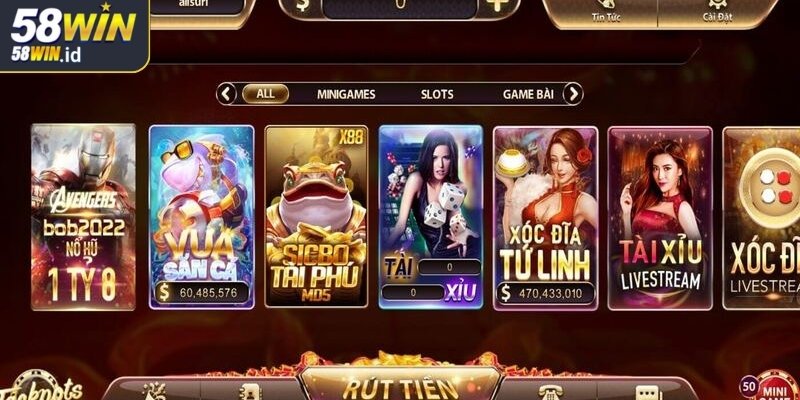Open the Vua Săn Cá fishing game
The width and height of the screenshot is (800, 400).
point(201,217)
